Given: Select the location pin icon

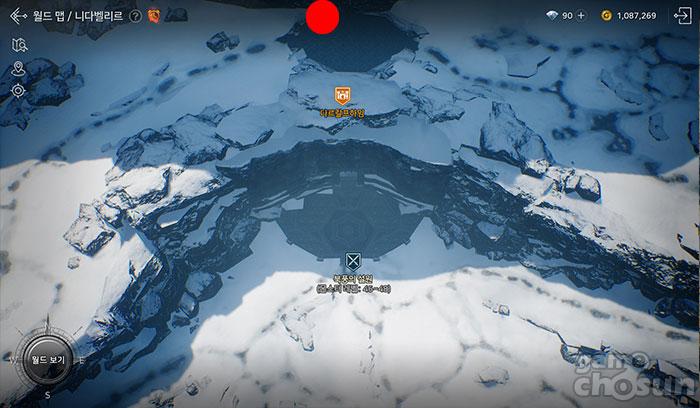Looking at the screenshot, I should [18, 68].
